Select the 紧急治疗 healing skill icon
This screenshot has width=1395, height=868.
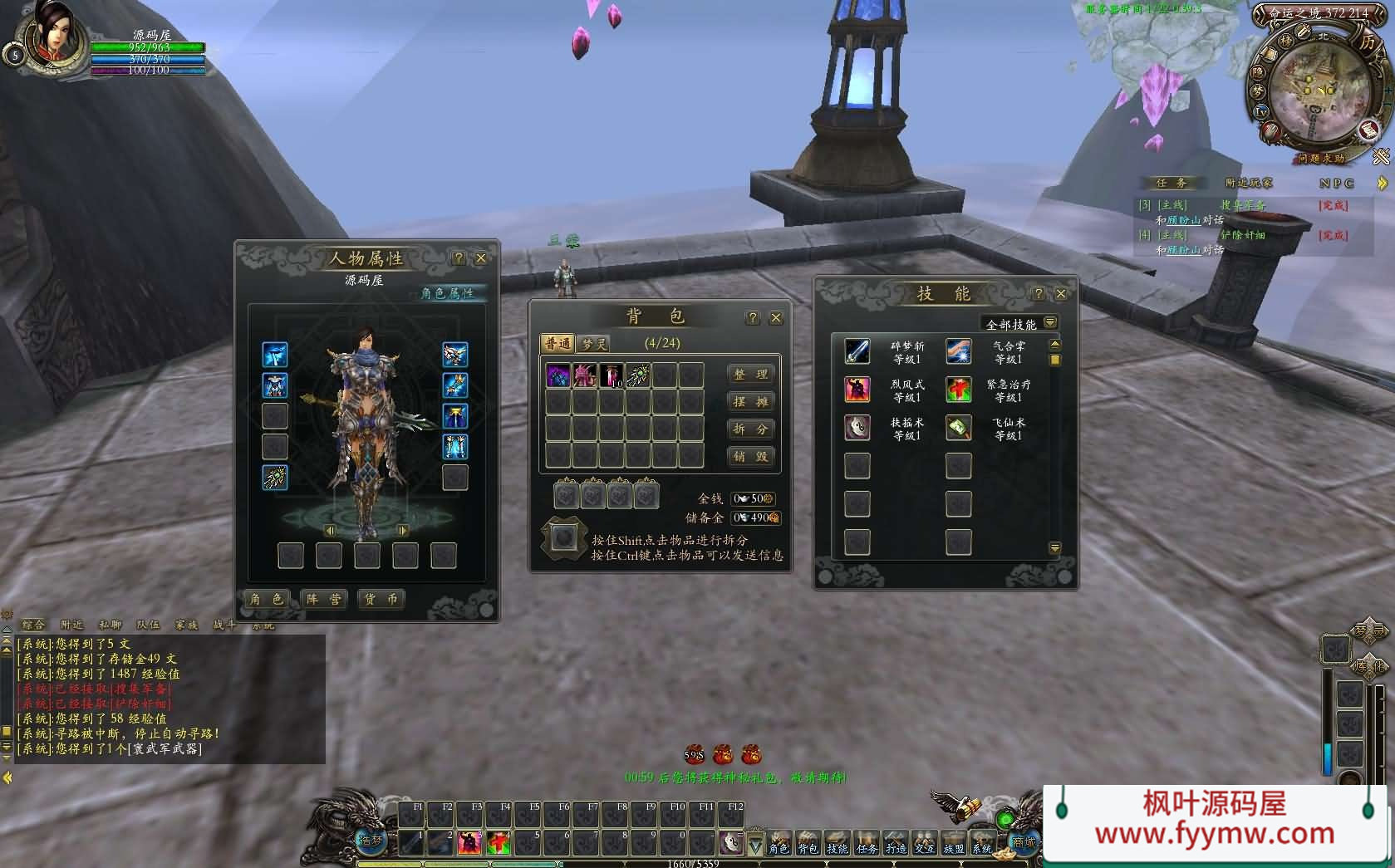point(958,390)
